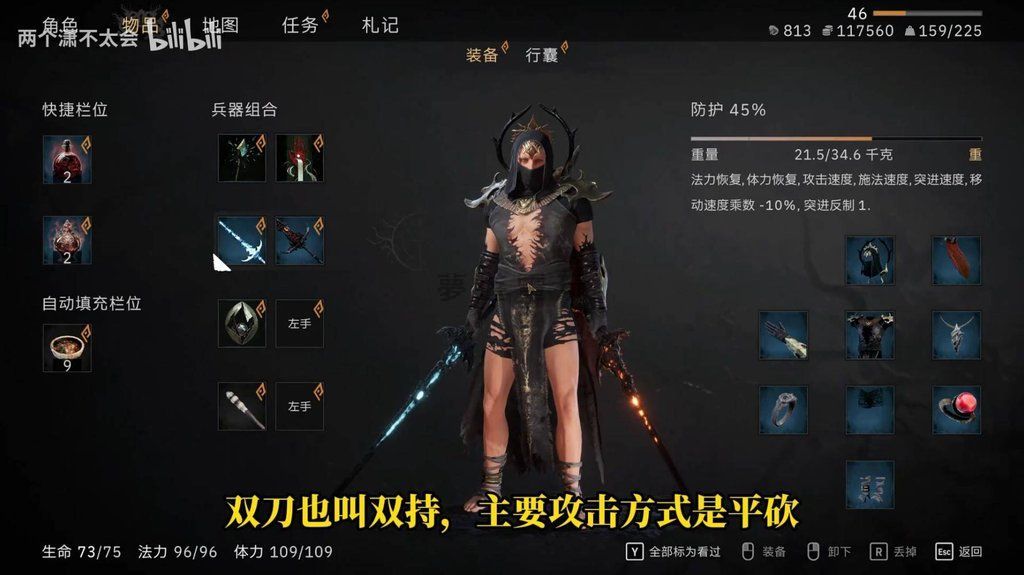The width and height of the screenshot is (1024, 575).
Task: Select the food bowl auto-refill slot
Action: tap(67, 348)
